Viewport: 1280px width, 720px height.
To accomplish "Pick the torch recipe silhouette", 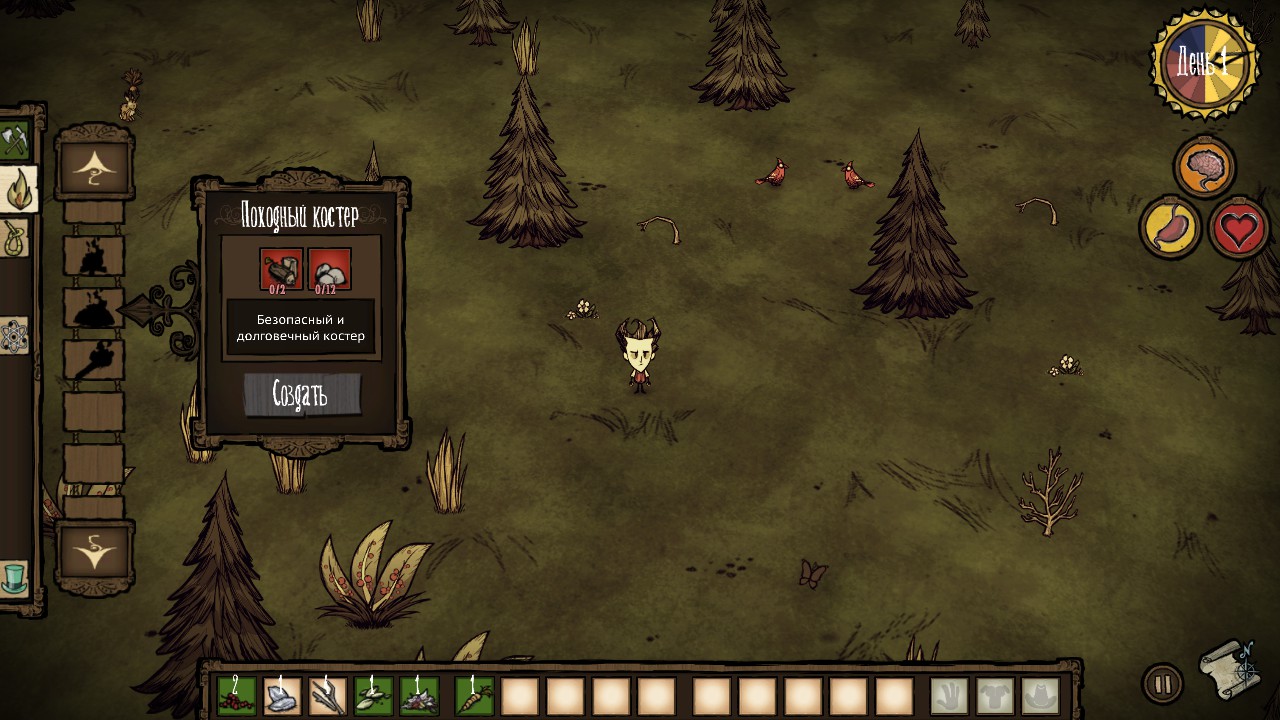I will pos(94,359).
